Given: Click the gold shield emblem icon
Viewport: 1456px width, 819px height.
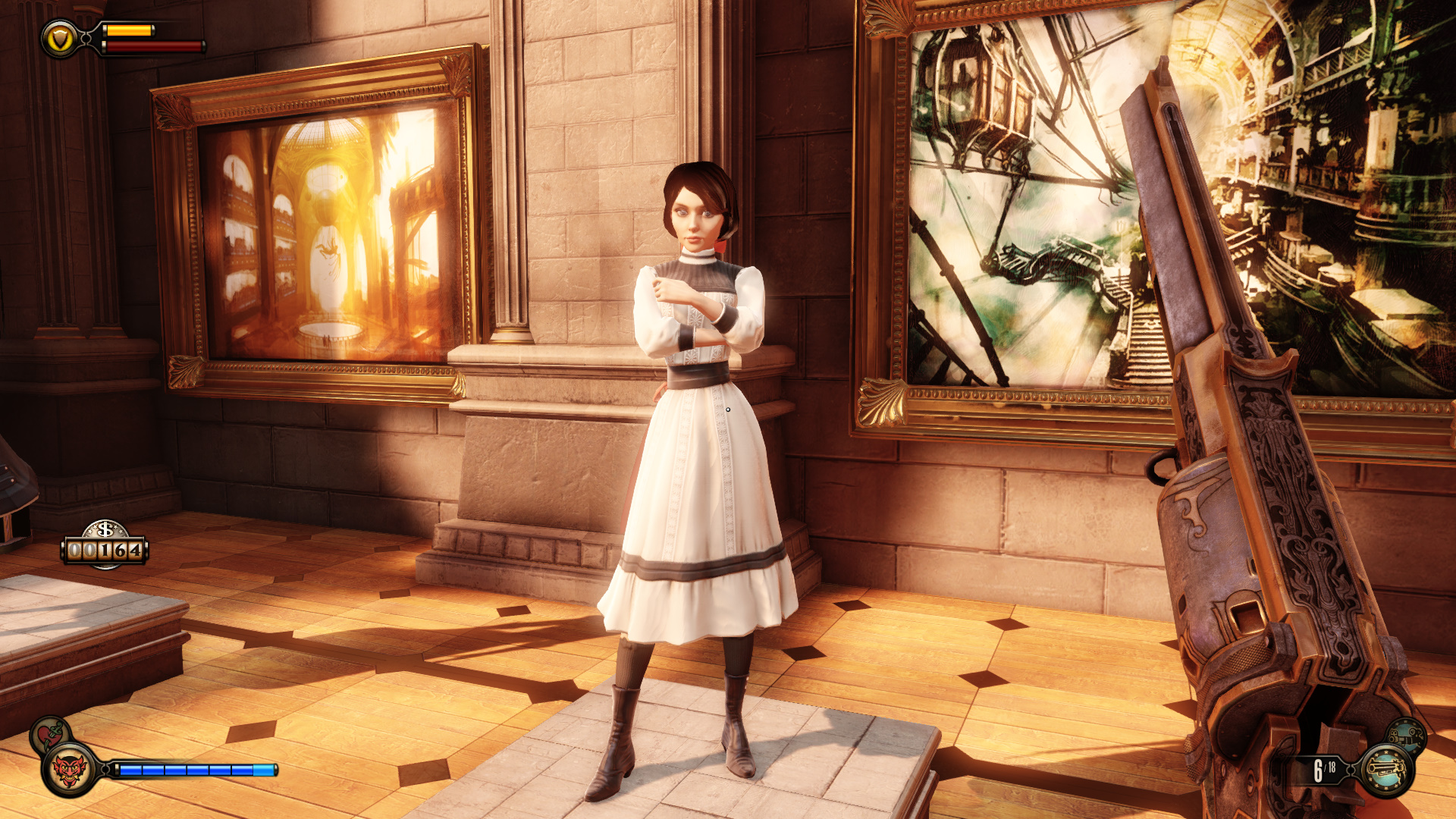Looking at the screenshot, I should click(x=59, y=39).
